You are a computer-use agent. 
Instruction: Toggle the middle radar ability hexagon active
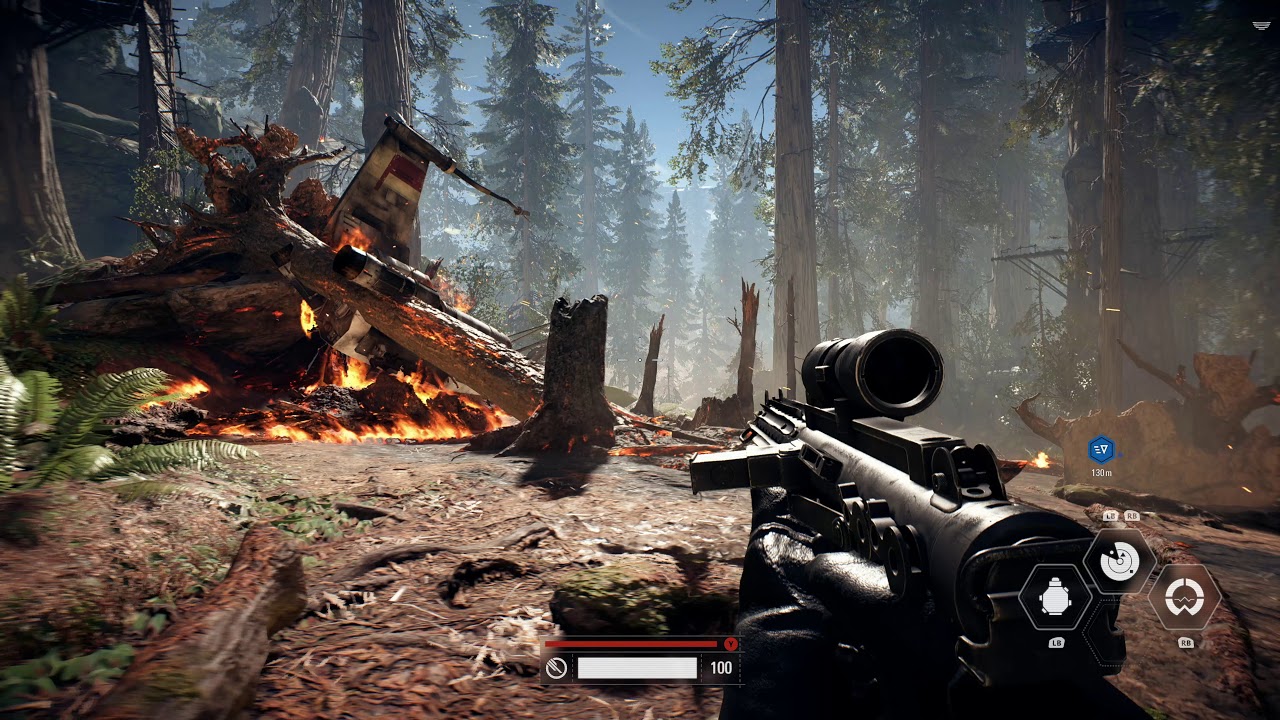tap(1122, 563)
